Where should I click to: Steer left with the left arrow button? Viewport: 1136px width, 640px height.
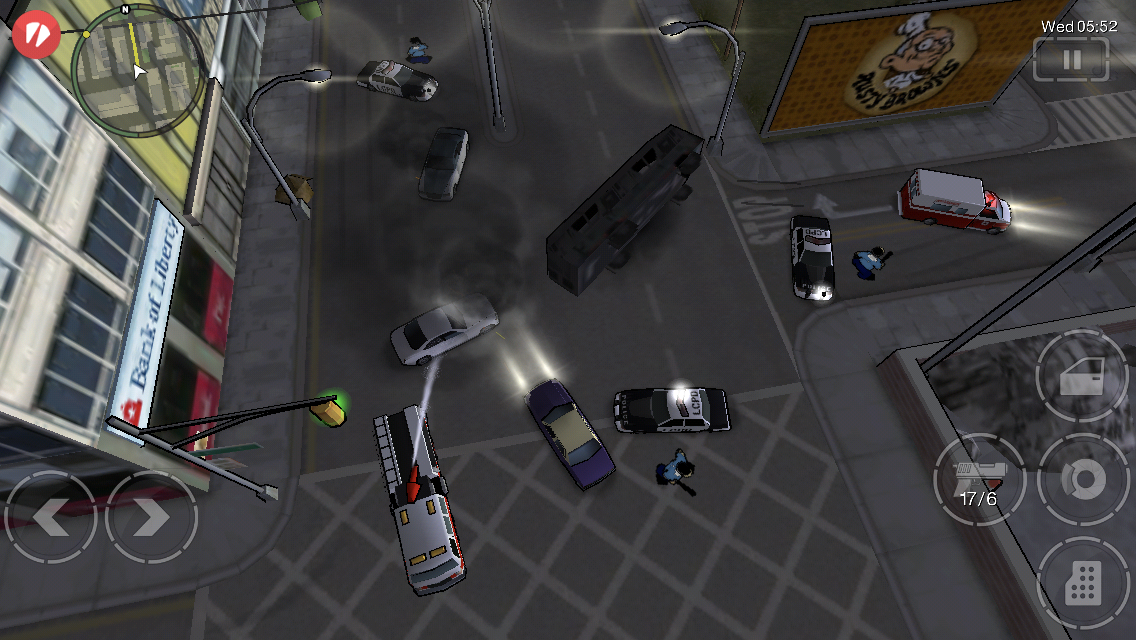pyautogui.click(x=50, y=517)
